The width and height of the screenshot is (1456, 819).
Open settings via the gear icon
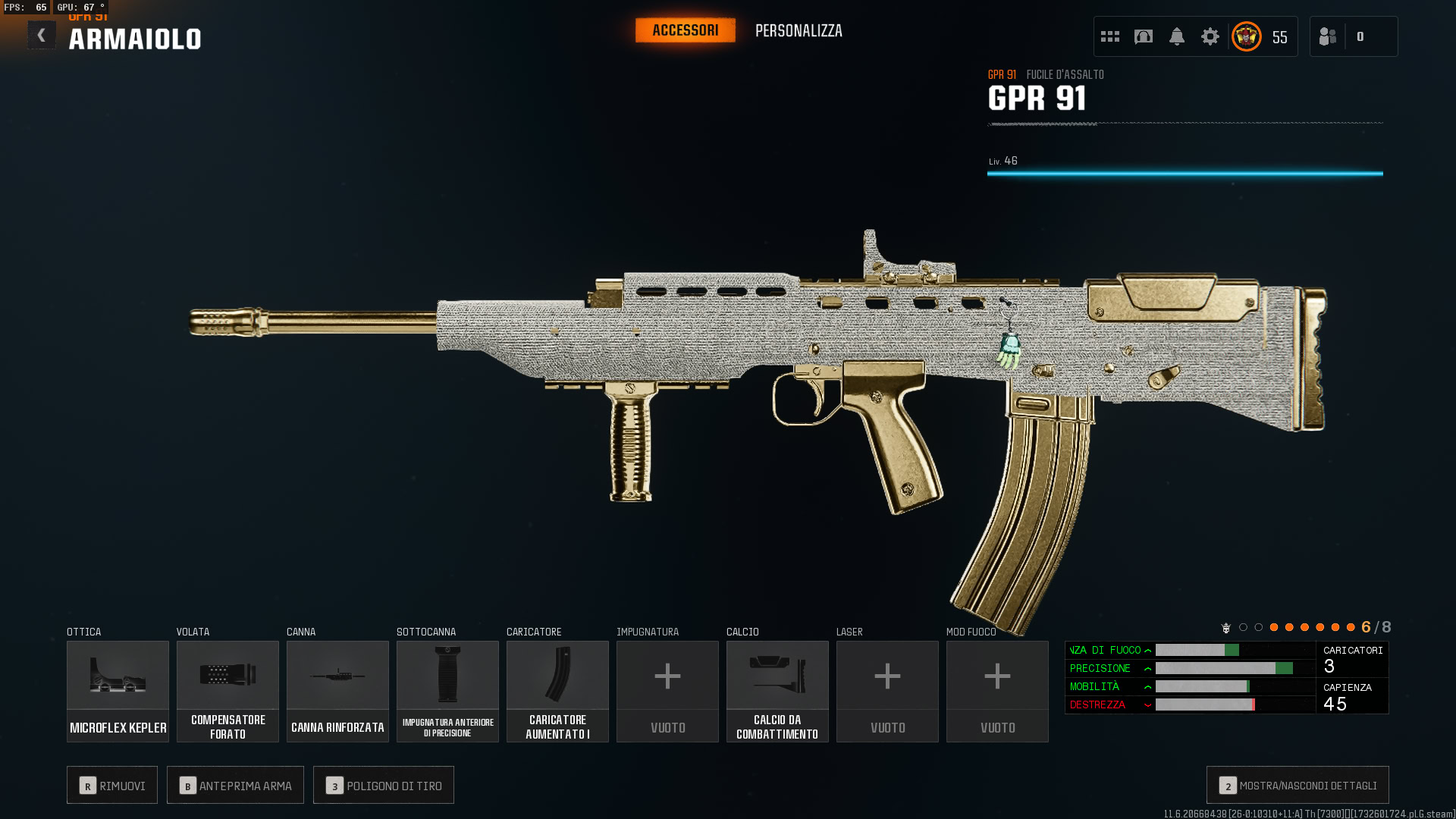pyautogui.click(x=1210, y=36)
